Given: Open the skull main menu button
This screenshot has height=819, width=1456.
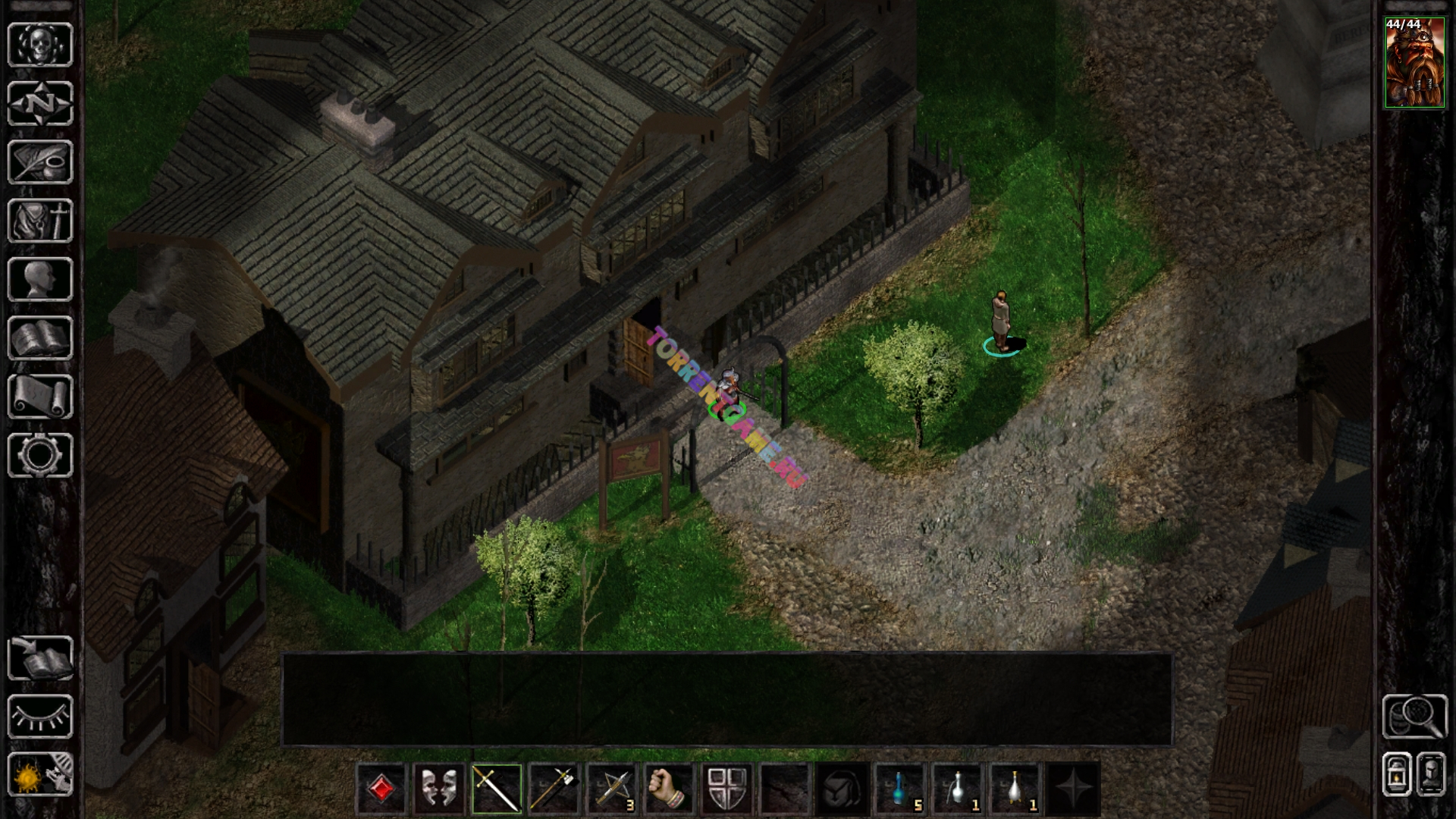Looking at the screenshot, I should 40,44.
